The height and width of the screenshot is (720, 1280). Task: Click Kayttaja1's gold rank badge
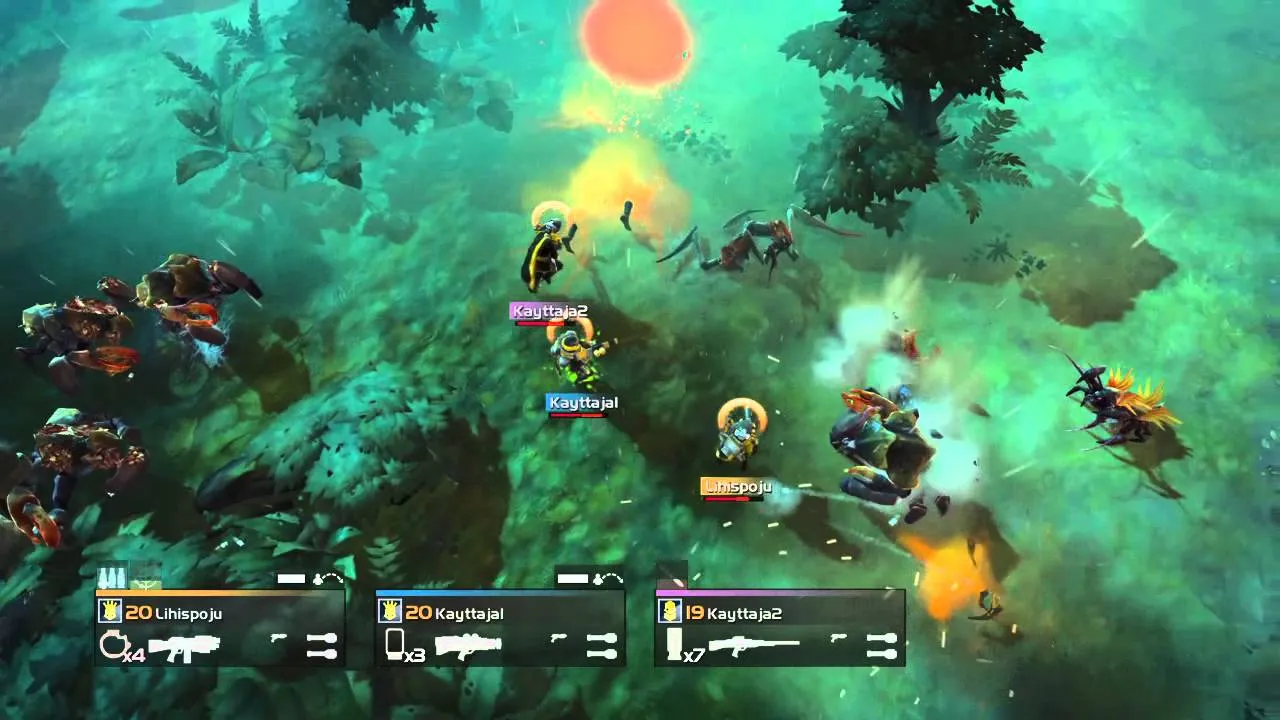(x=390, y=612)
